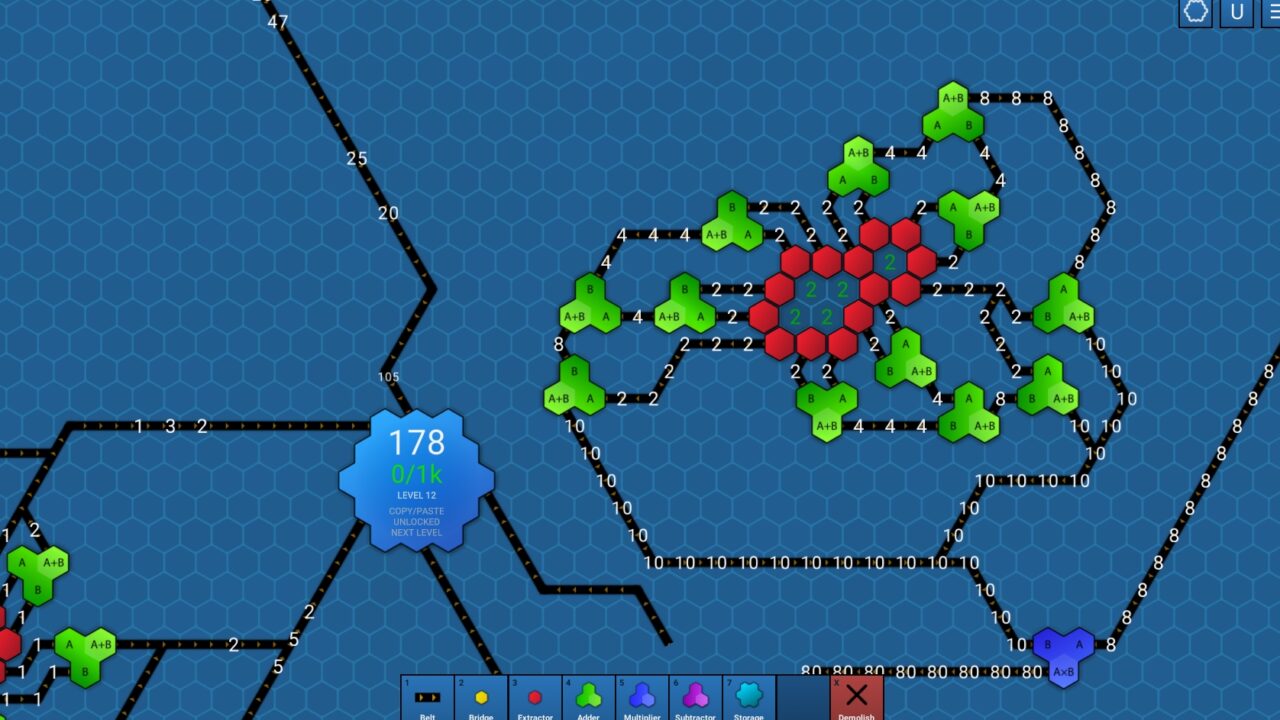Select the Storage tool
The image size is (1280, 720).
[x=749, y=695]
